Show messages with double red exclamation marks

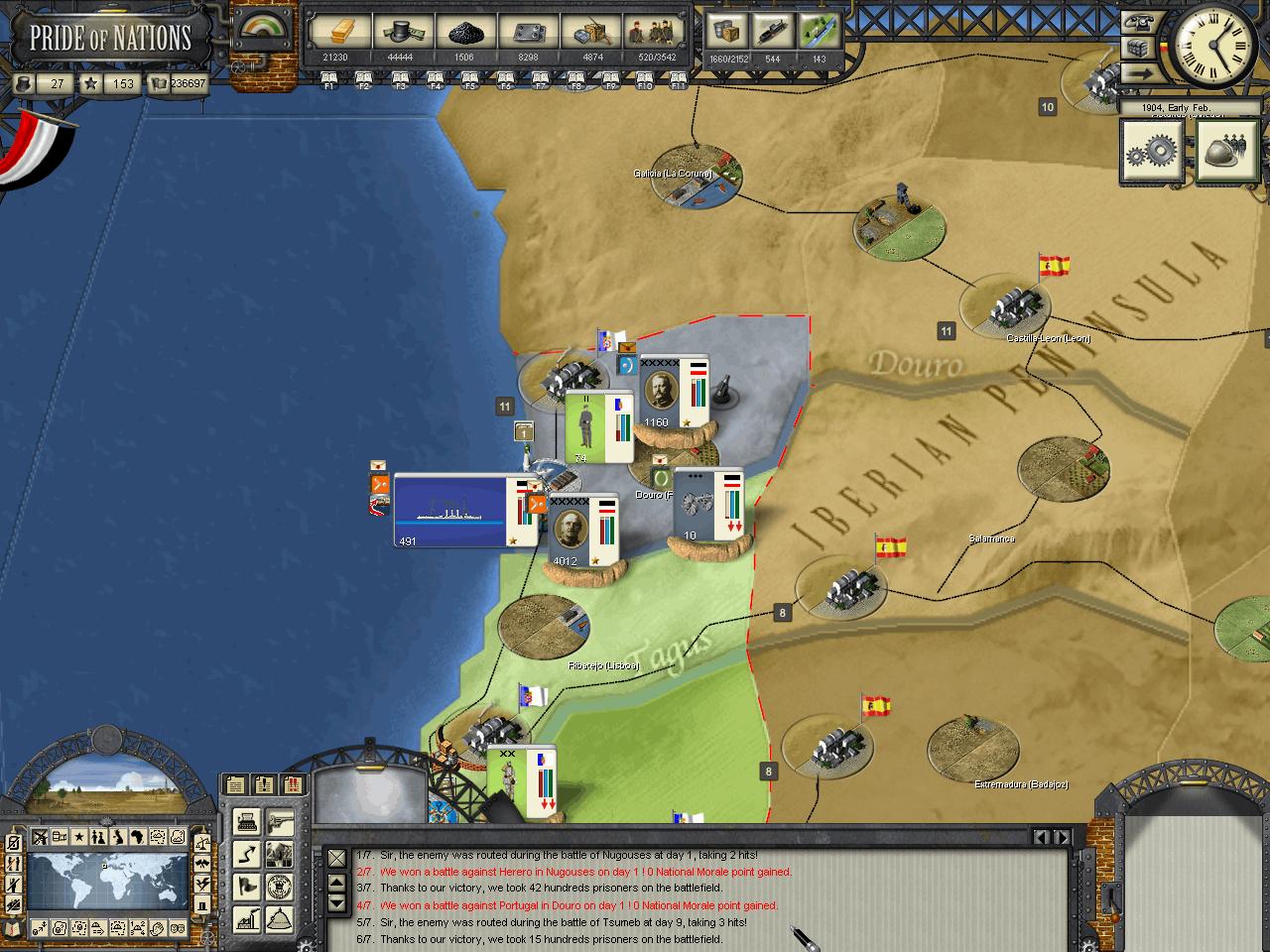pyautogui.click(x=293, y=785)
